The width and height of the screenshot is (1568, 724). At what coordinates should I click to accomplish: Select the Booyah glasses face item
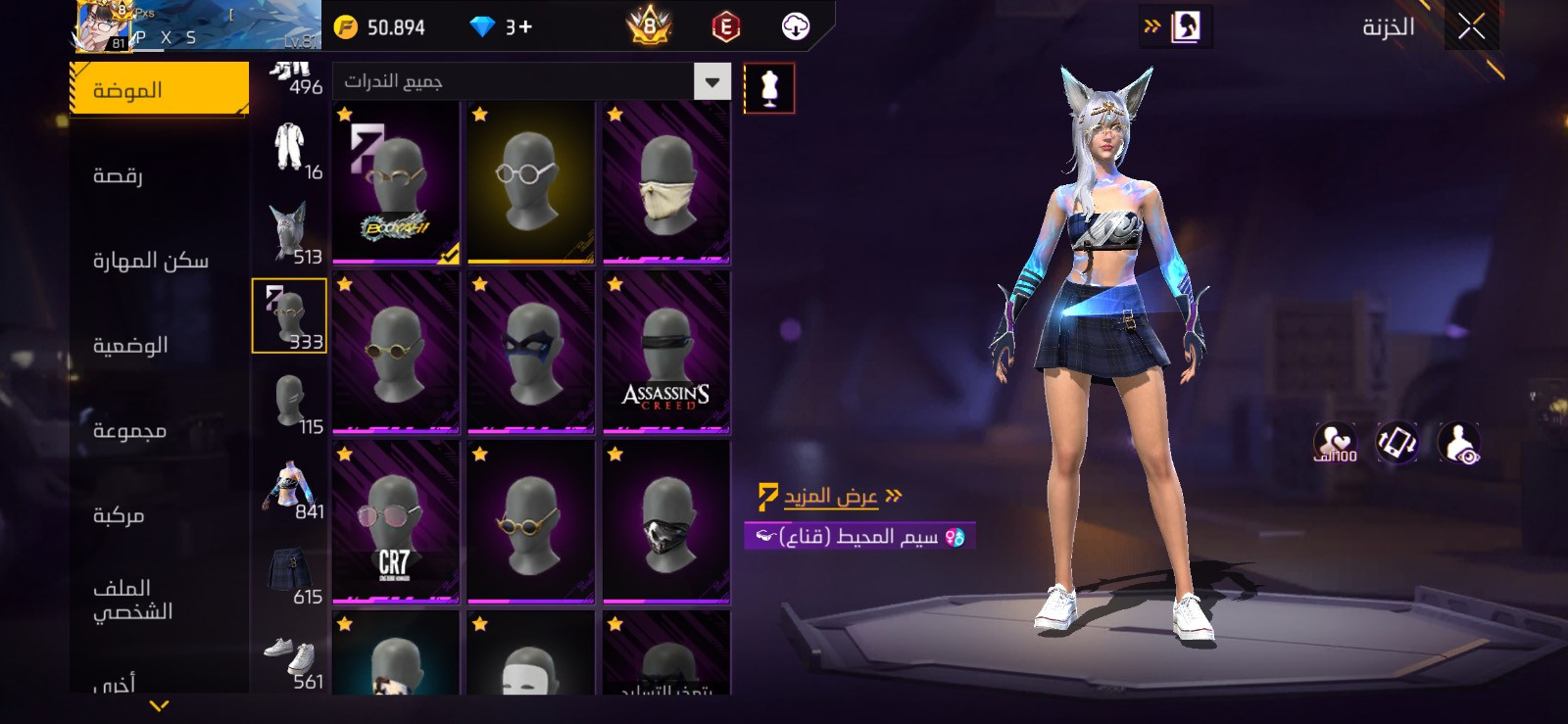(x=396, y=183)
